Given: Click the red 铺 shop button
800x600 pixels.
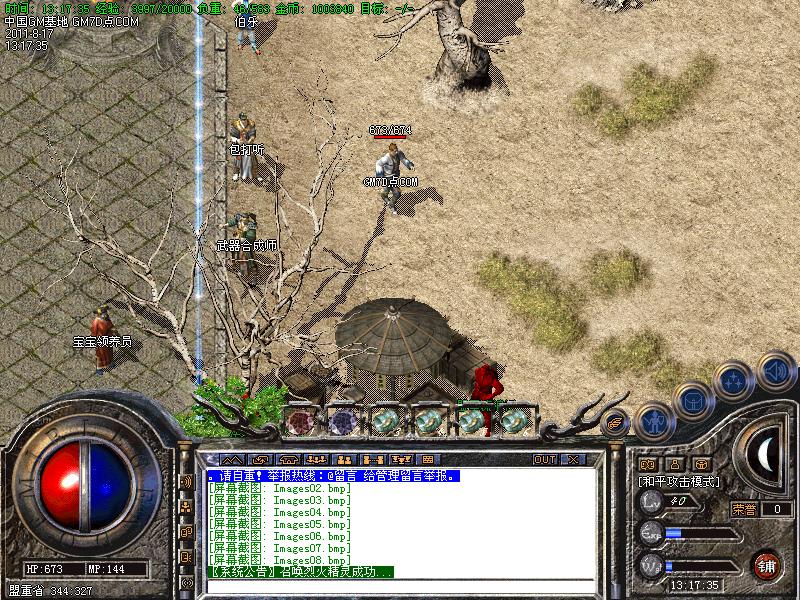Looking at the screenshot, I should pyautogui.click(x=767, y=564).
